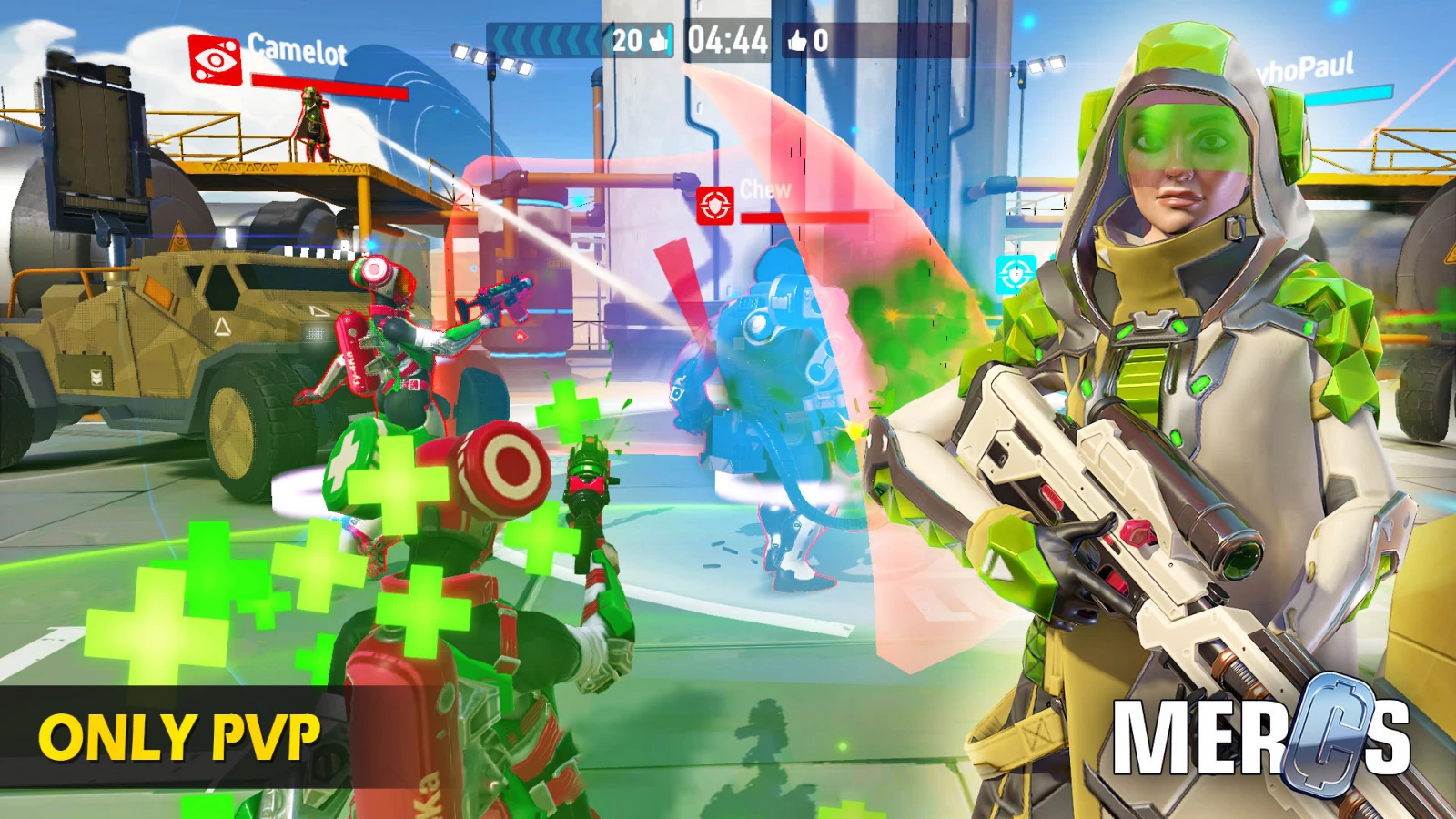This screenshot has height=819, width=1456.
Task: Click the red eye icon beside Camelot
Action: click(215, 59)
